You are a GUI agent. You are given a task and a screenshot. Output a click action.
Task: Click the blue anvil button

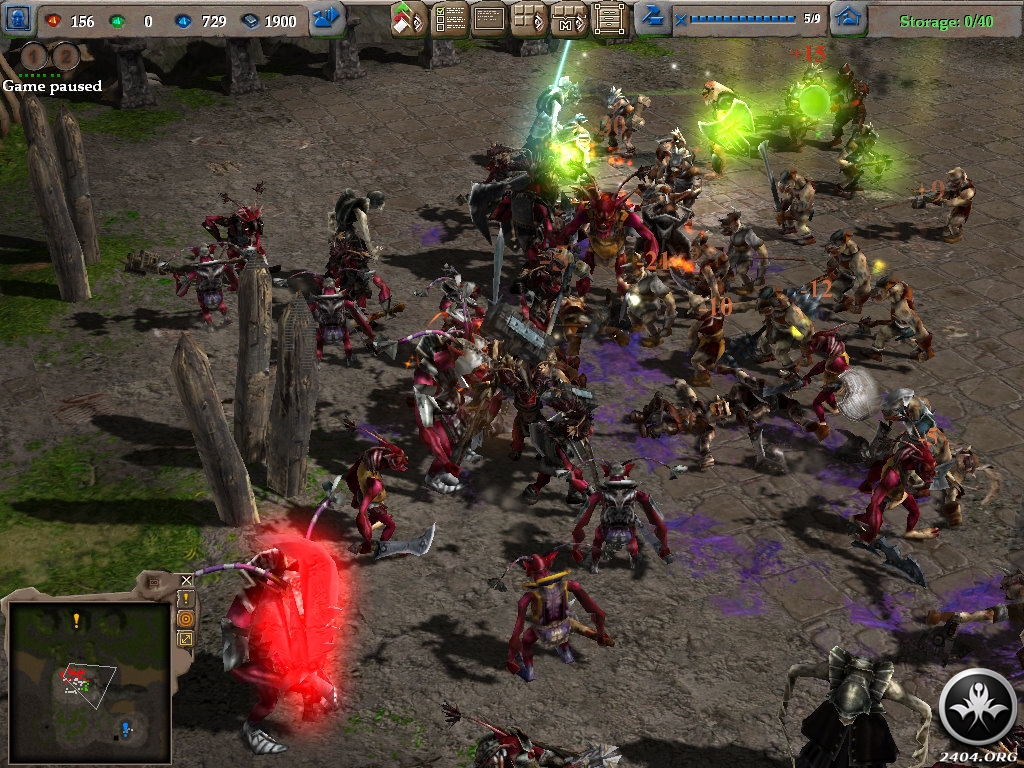pyautogui.click(x=652, y=18)
